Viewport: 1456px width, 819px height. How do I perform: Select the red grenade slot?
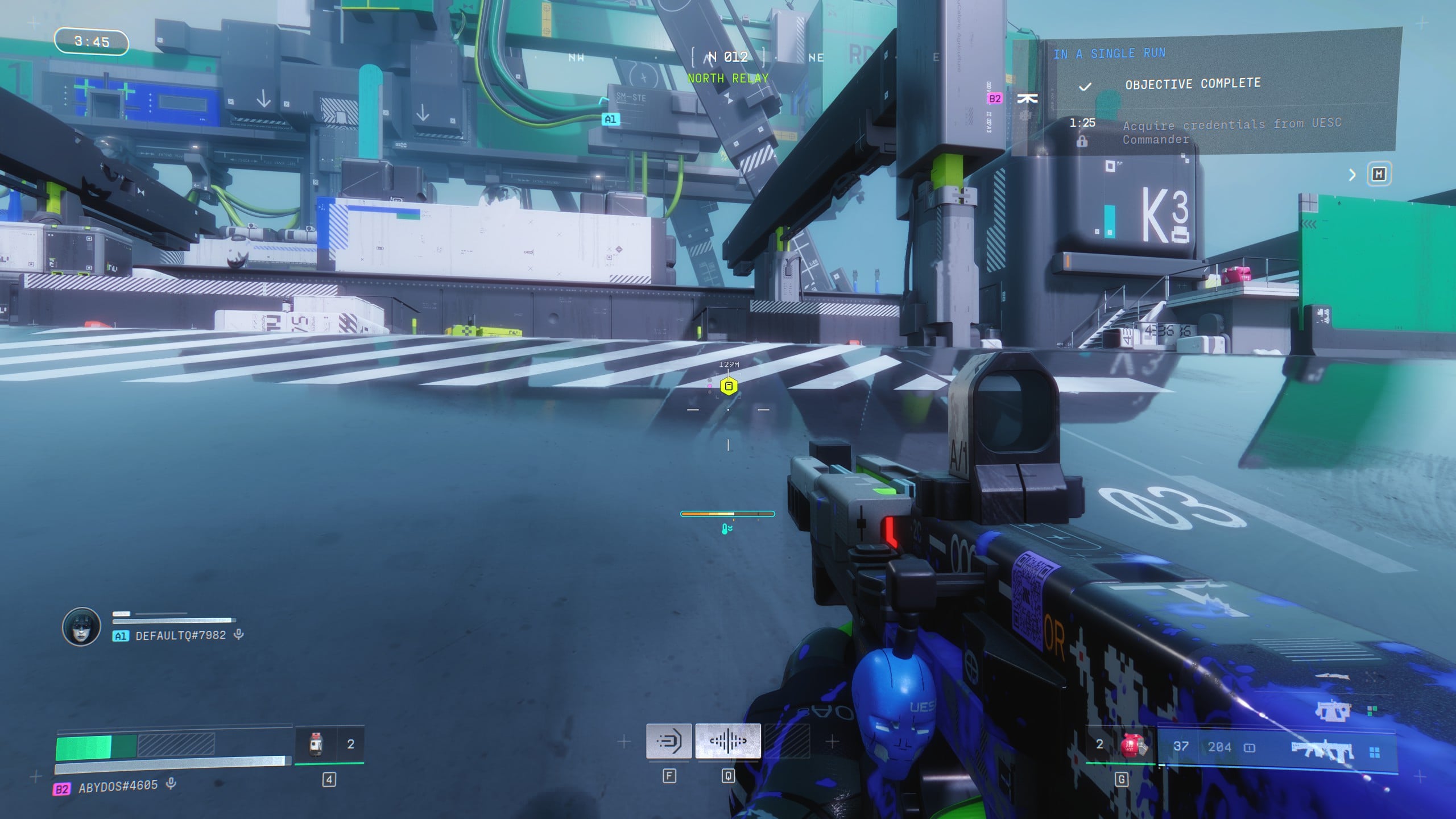[x=1132, y=745]
